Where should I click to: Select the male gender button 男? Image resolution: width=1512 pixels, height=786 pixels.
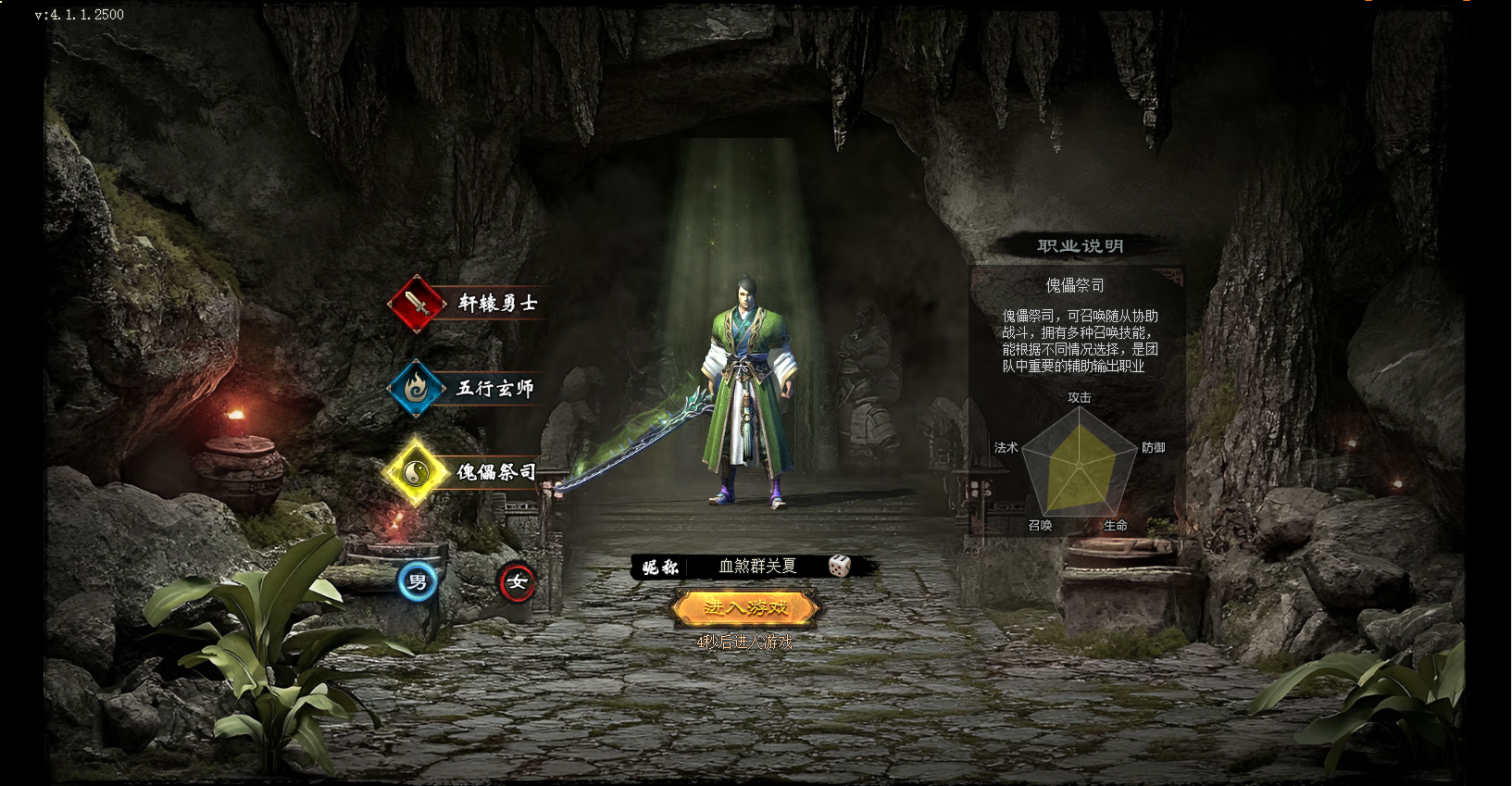tap(418, 582)
